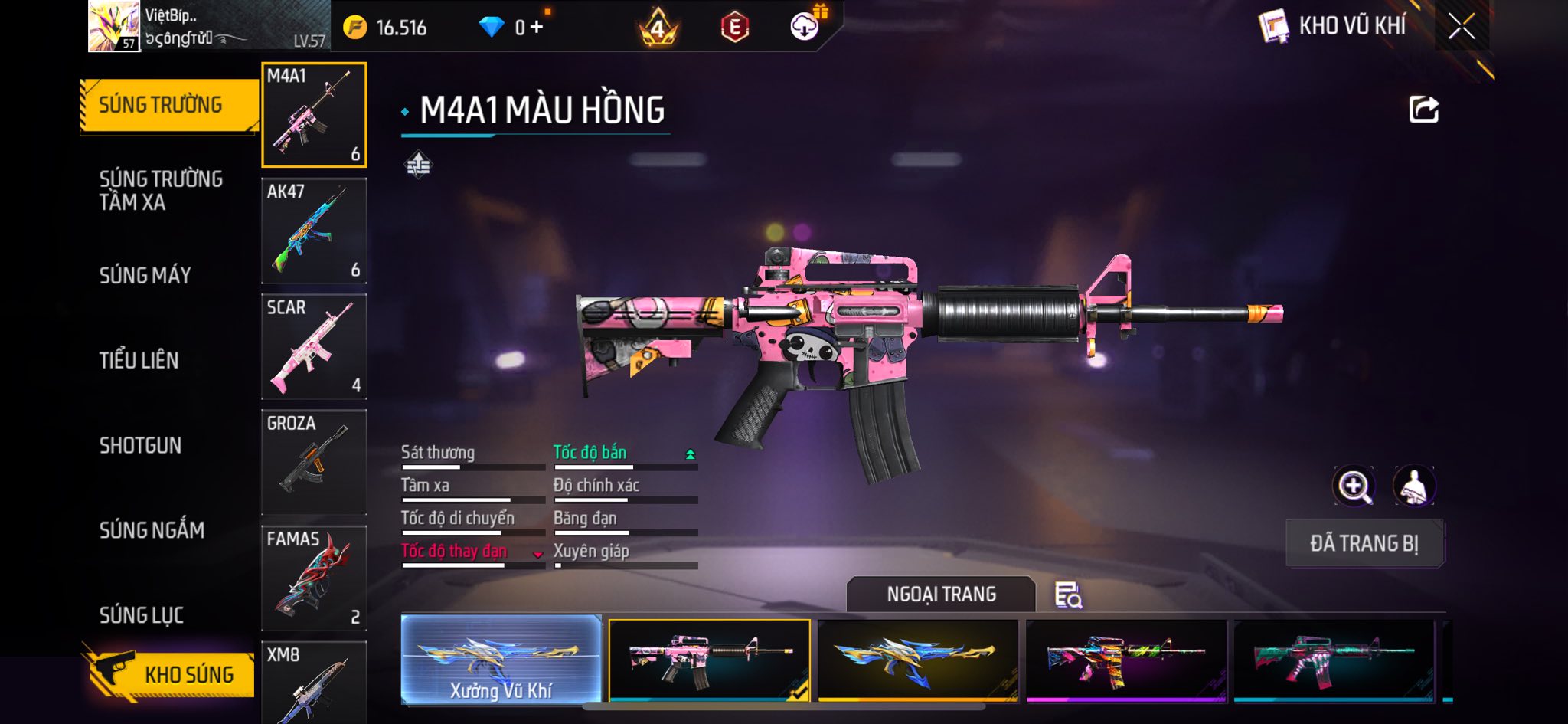Add diamonds with the plus button
1568x724 pixels.
click(x=537, y=28)
